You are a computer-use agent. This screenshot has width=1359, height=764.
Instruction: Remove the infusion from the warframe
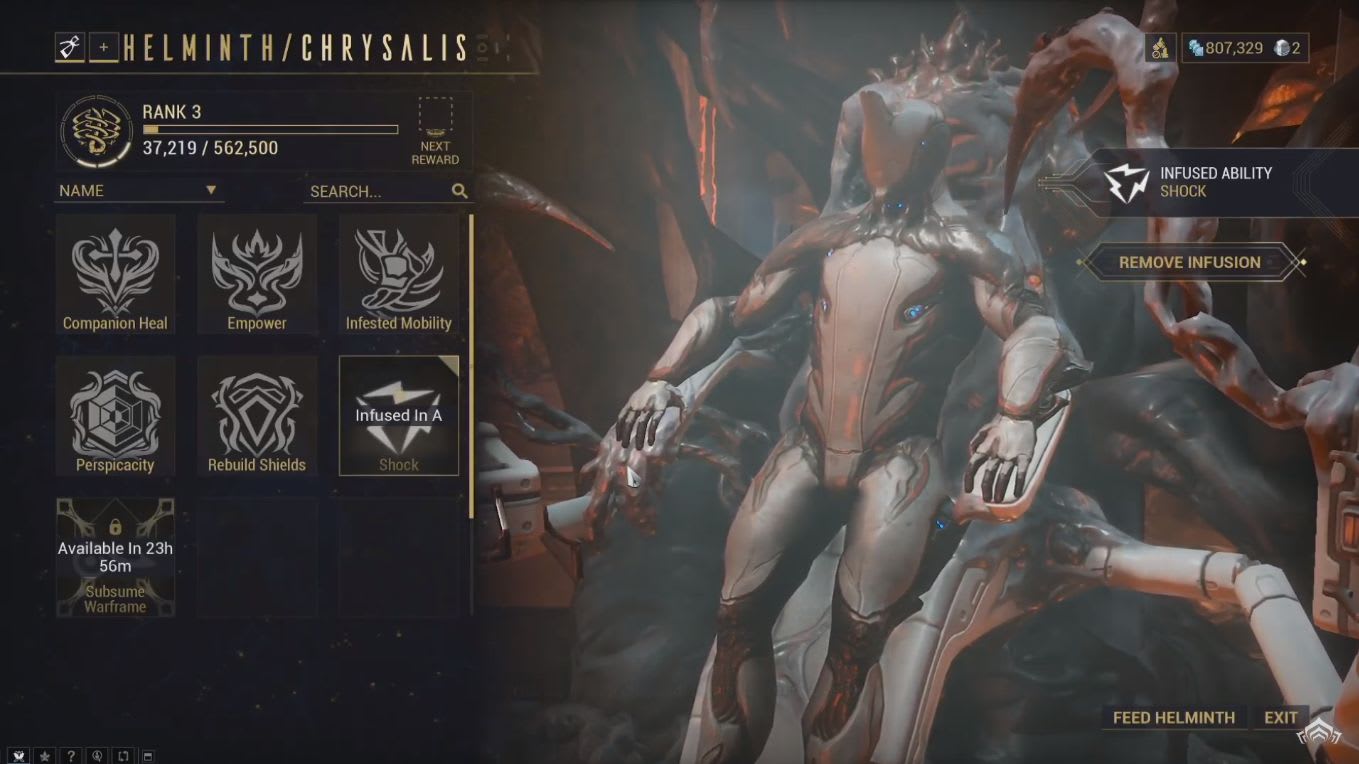click(1189, 262)
